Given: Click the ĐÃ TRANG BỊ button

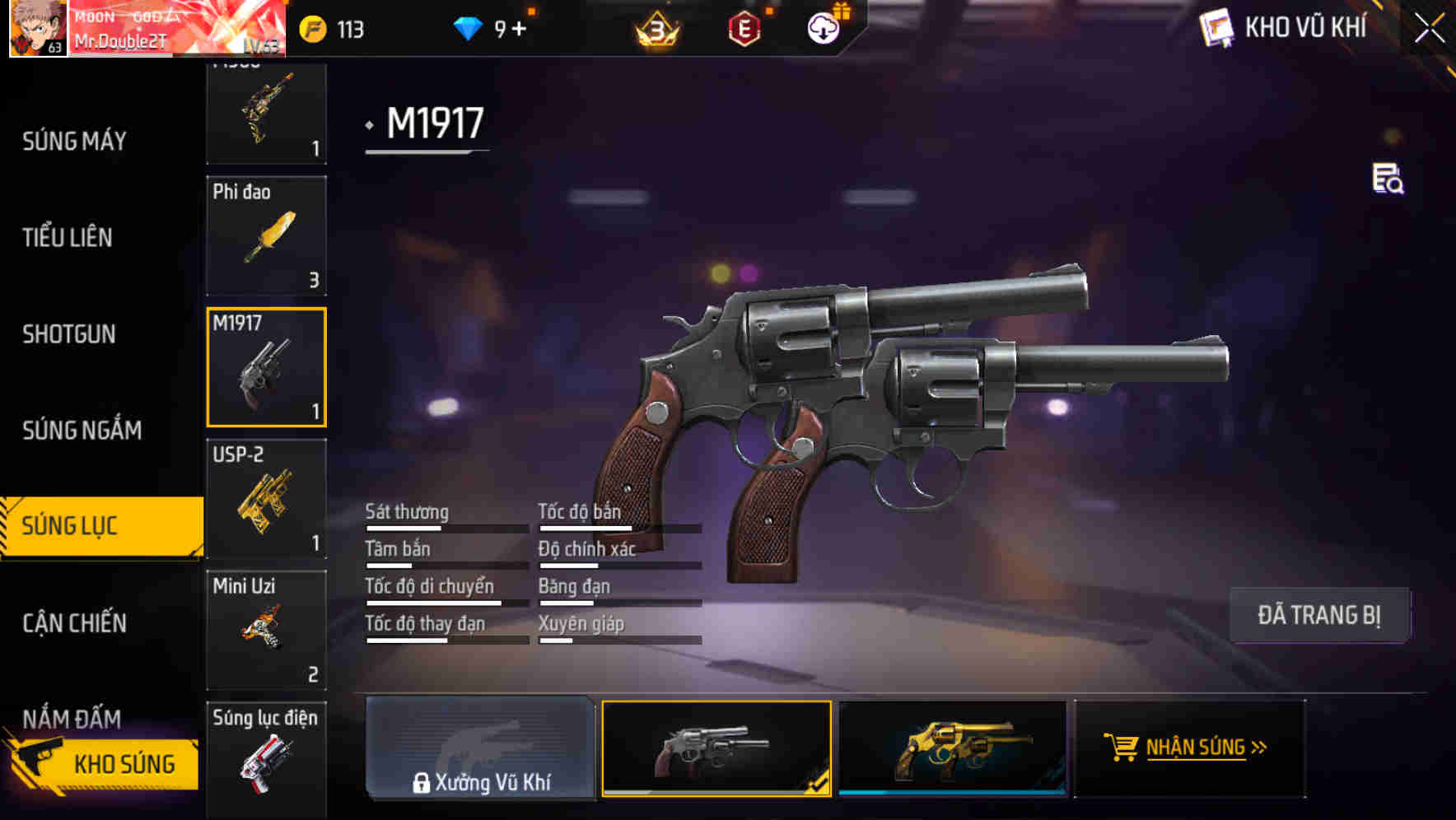Looking at the screenshot, I should tap(1319, 615).
